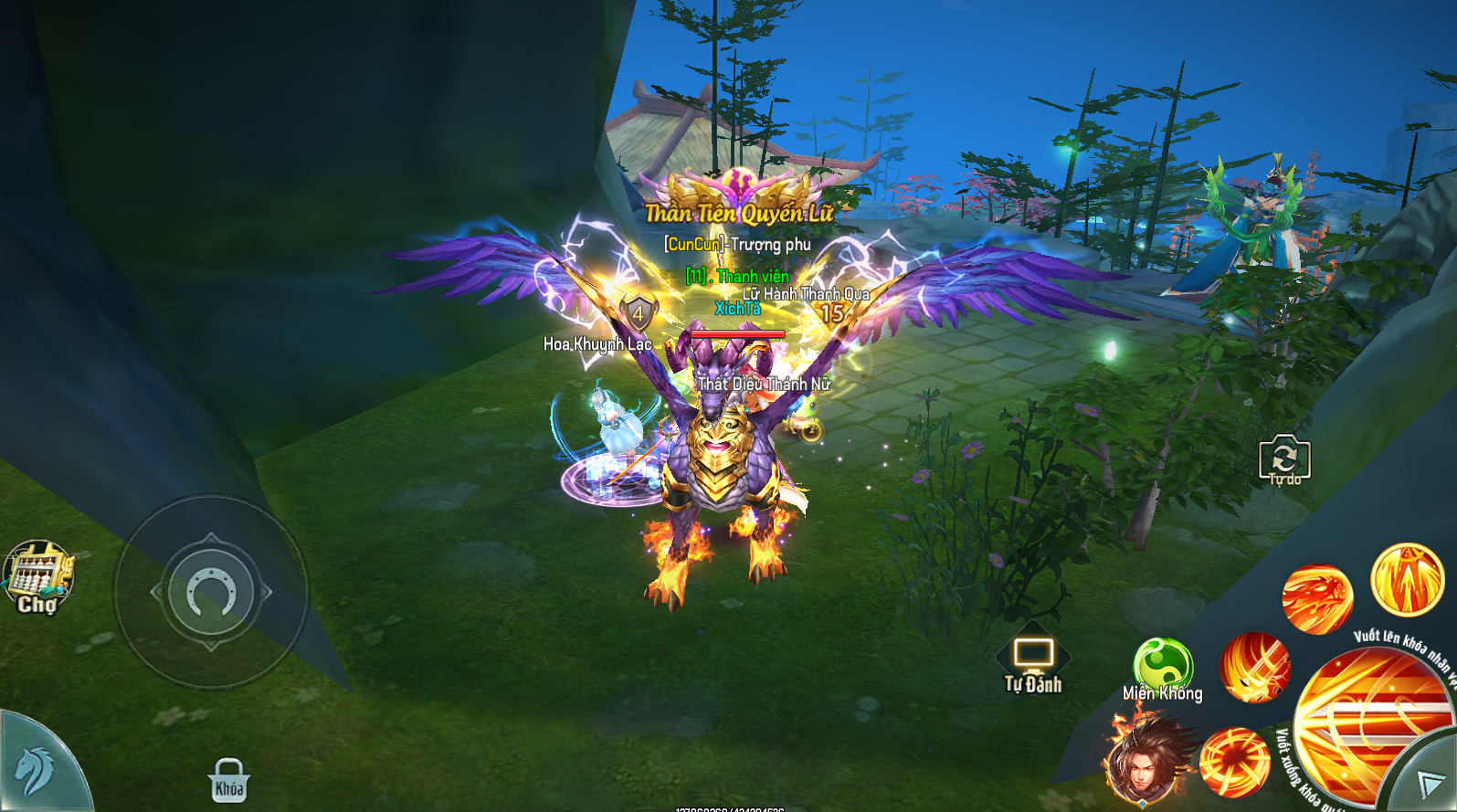Image resolution: width=1457 pixels, height=812 pixels.
Task: Tap the horseshoe joystick center
Action: (211, 592)
